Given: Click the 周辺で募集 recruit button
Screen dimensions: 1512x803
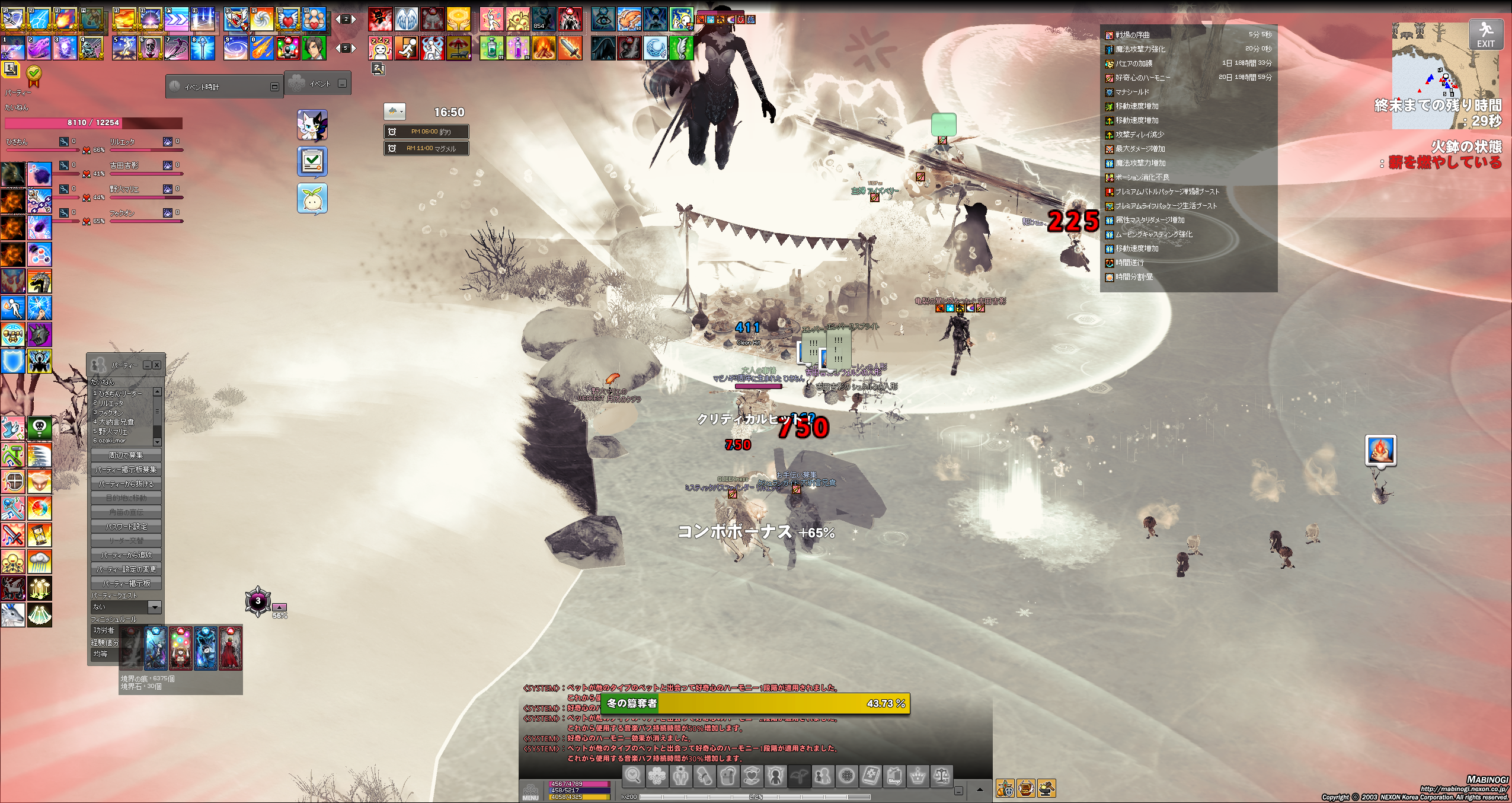Looking at the screenshot, I should 126,455.
